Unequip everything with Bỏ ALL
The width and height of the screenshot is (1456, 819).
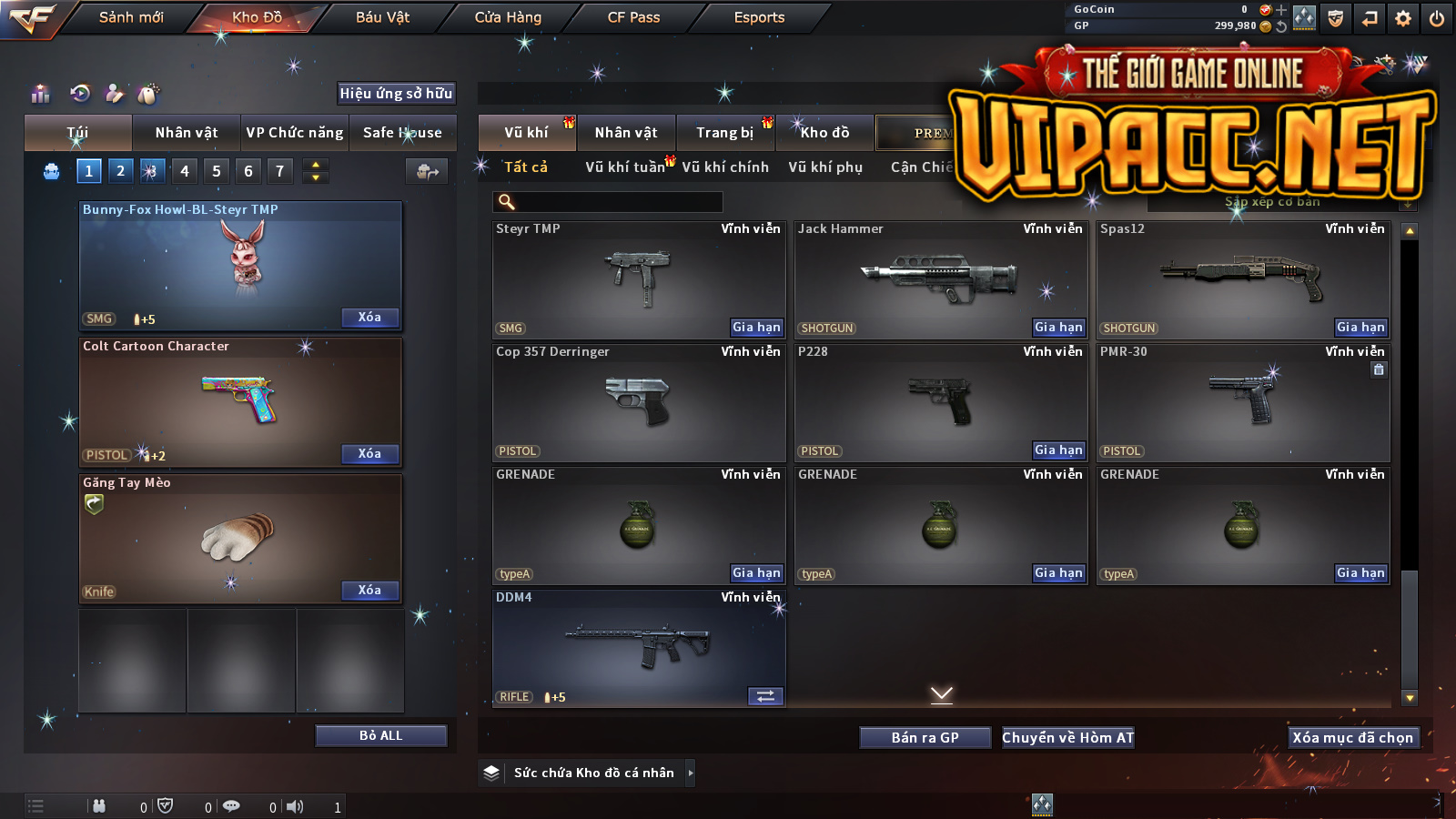coord(380,735)
